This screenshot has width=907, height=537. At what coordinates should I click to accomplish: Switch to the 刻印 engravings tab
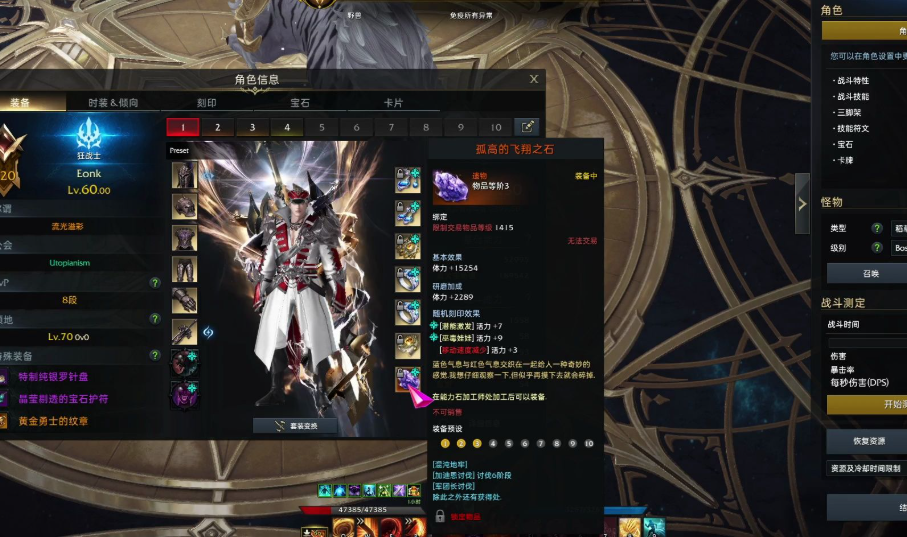coord(206,102)
